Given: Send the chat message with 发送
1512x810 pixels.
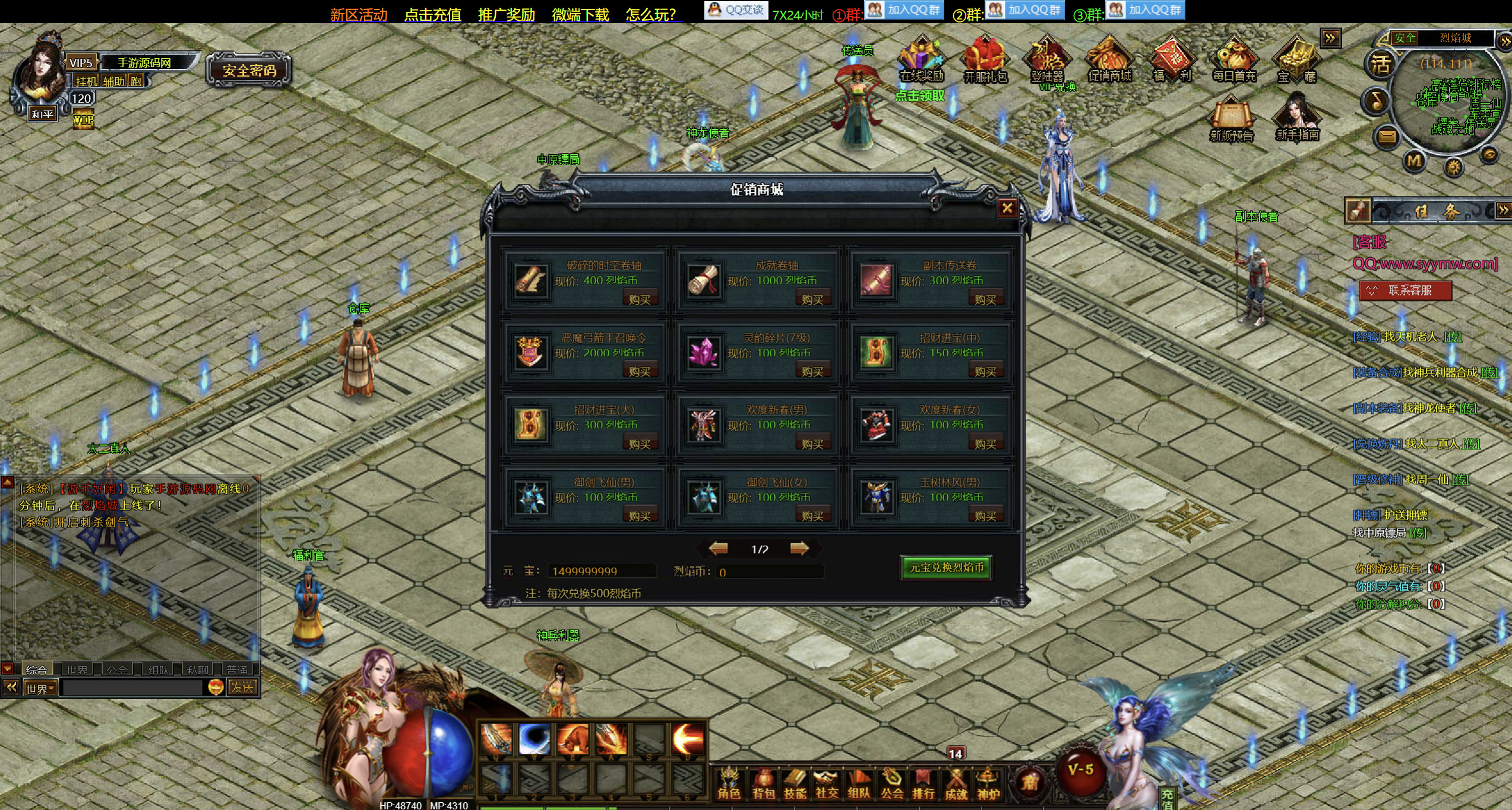Looking at the screenshot, I should 242,687.
